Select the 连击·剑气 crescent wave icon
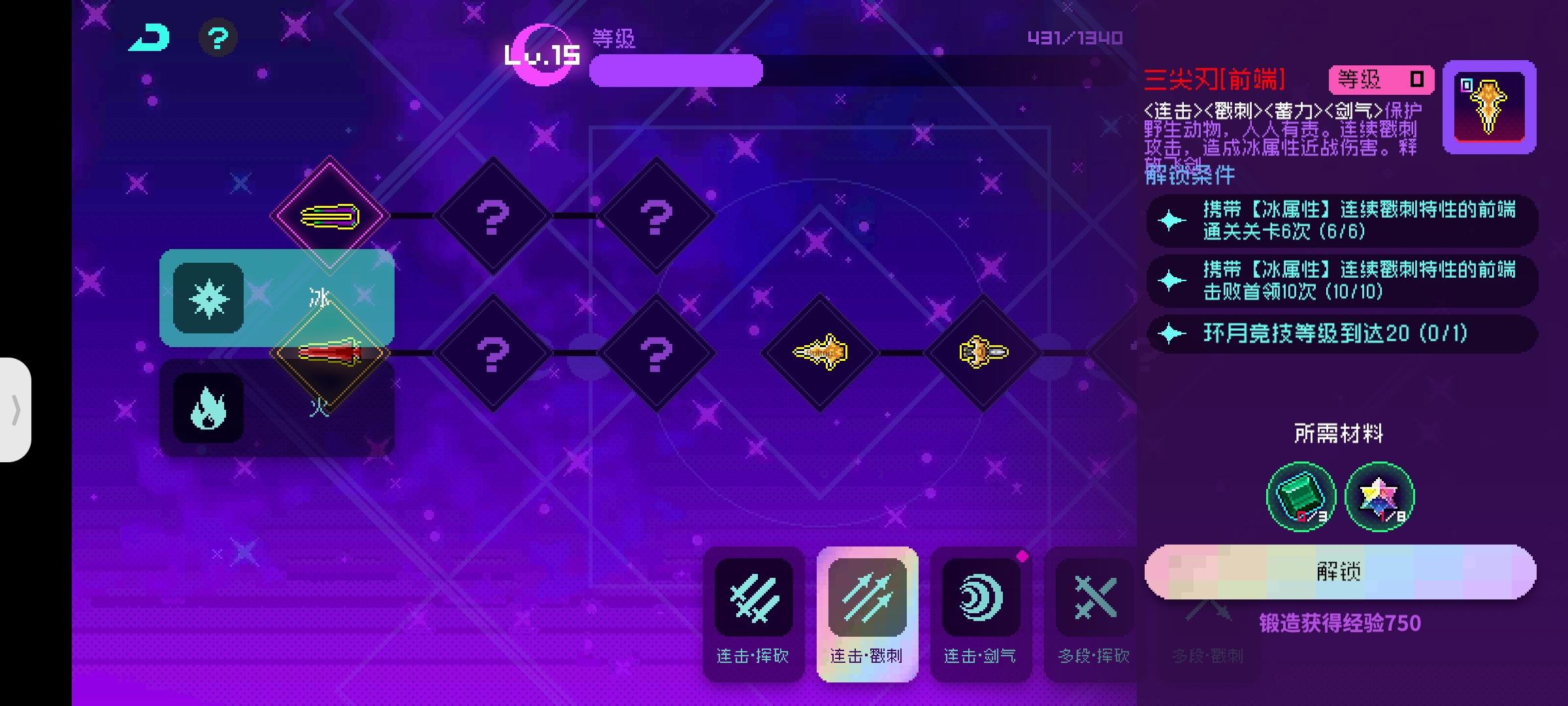The image size is (1568, 706). [x=981, y=596]
